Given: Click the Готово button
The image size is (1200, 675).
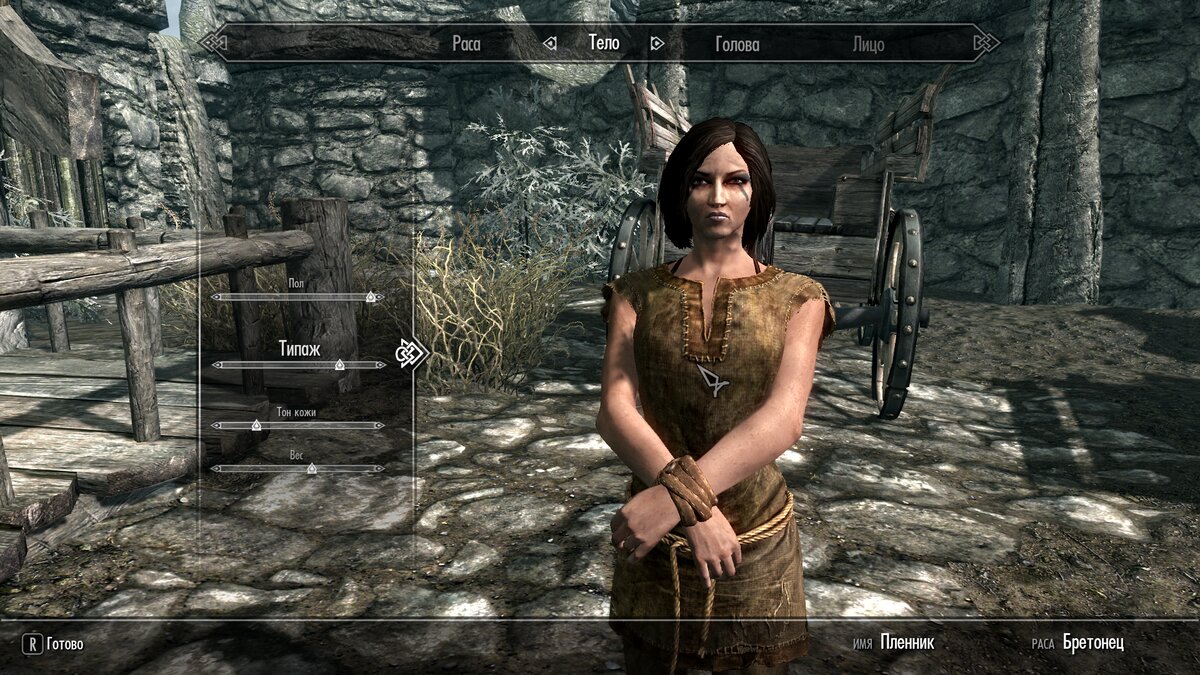Looking at the screenshot, I should pyautogui.click(x=55, y=644).
